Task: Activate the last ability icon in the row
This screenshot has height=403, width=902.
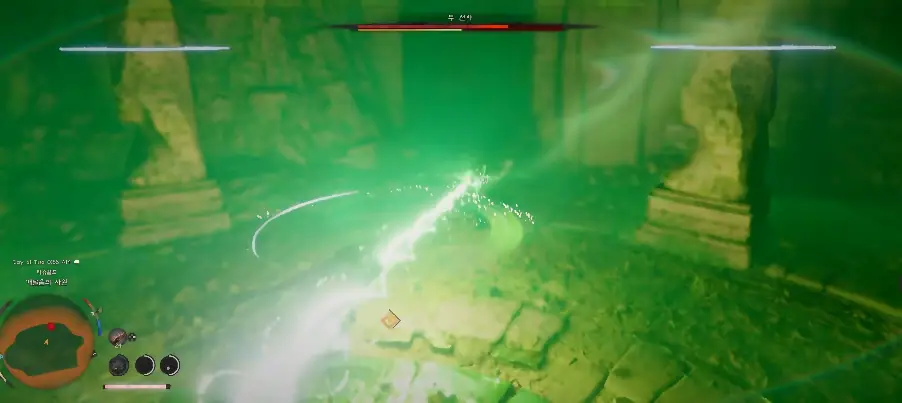Action: tap(170, 365)
